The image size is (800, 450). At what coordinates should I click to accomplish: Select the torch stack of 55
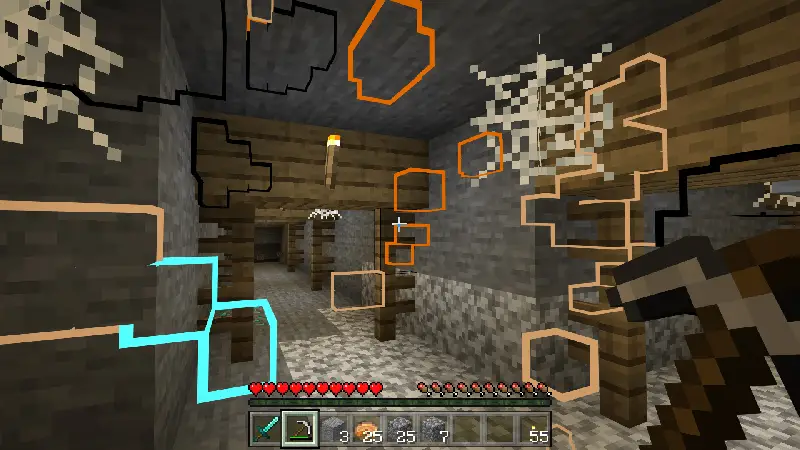[538, 430]
